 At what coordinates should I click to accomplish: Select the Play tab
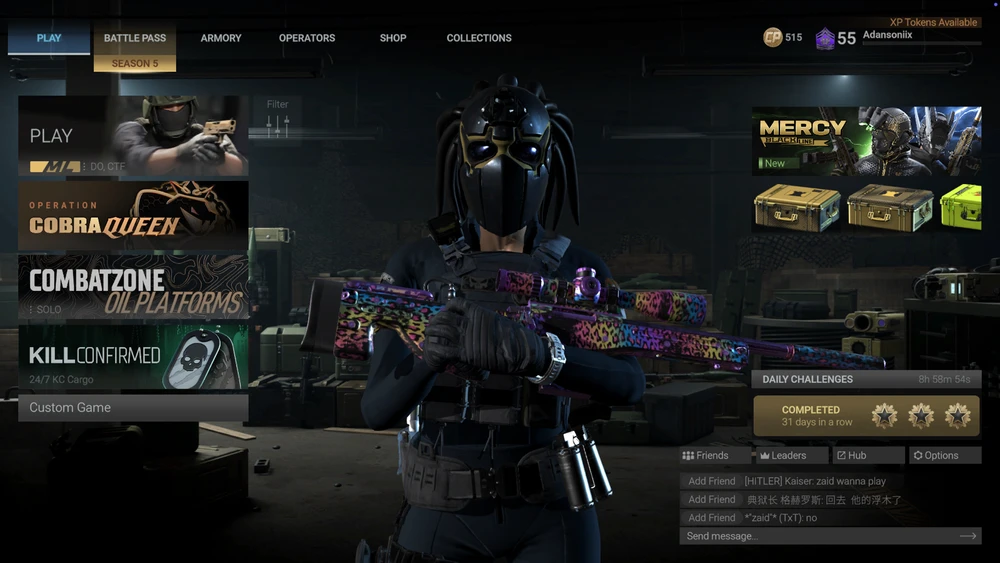(x=49, y=39)
